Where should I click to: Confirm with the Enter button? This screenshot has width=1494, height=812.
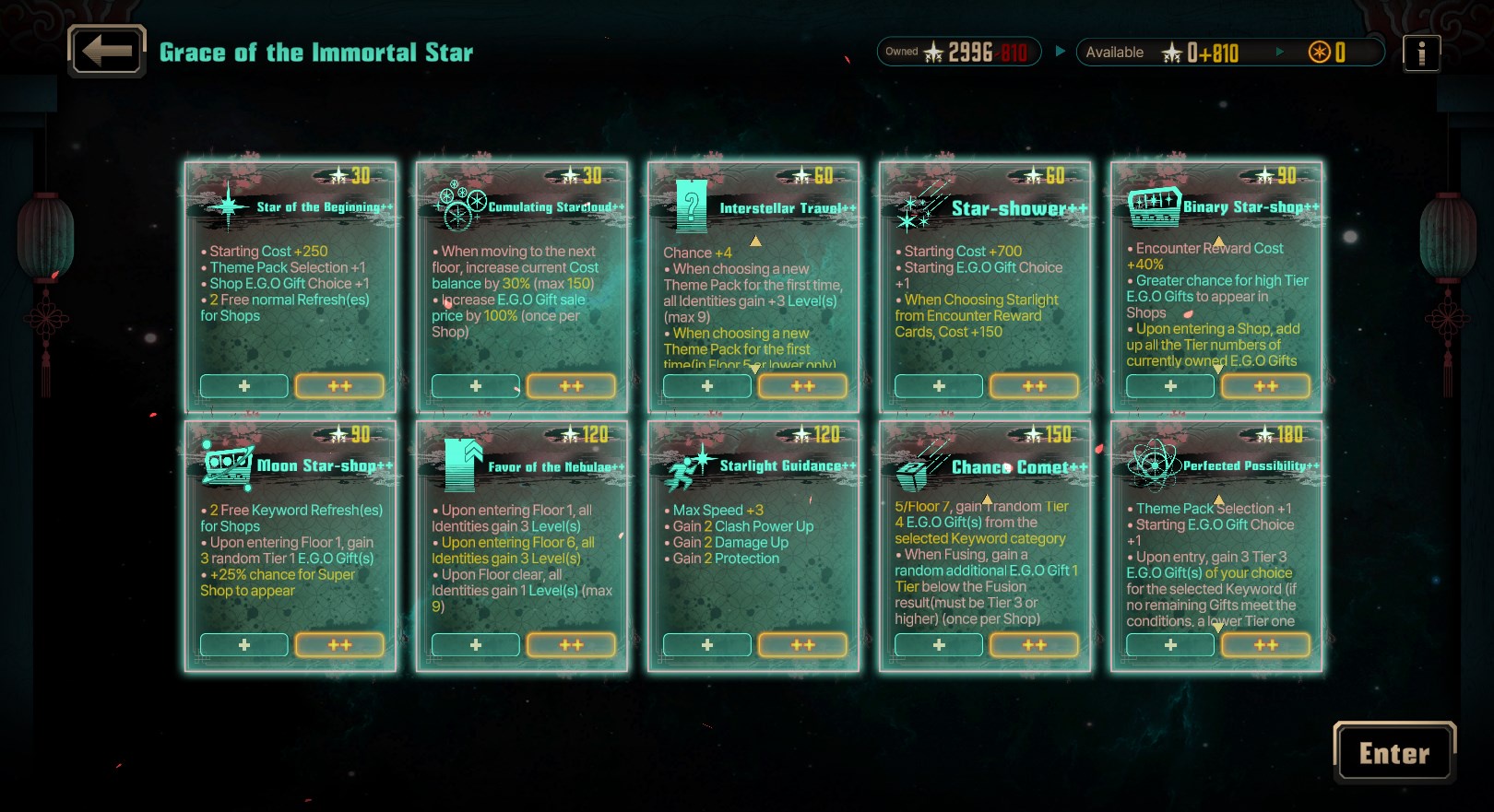(1393, 753)
